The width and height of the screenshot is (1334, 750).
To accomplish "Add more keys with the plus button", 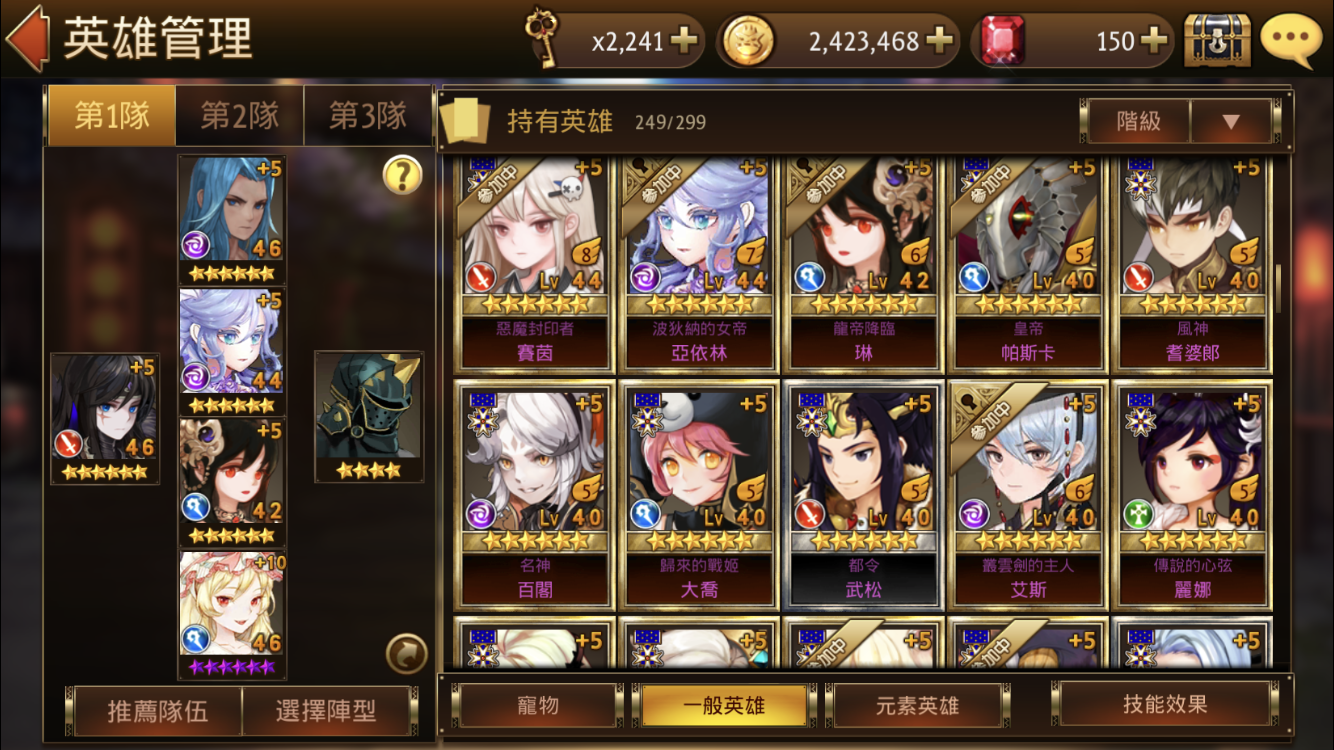I will pyautogui.click(x=684, y=41).
